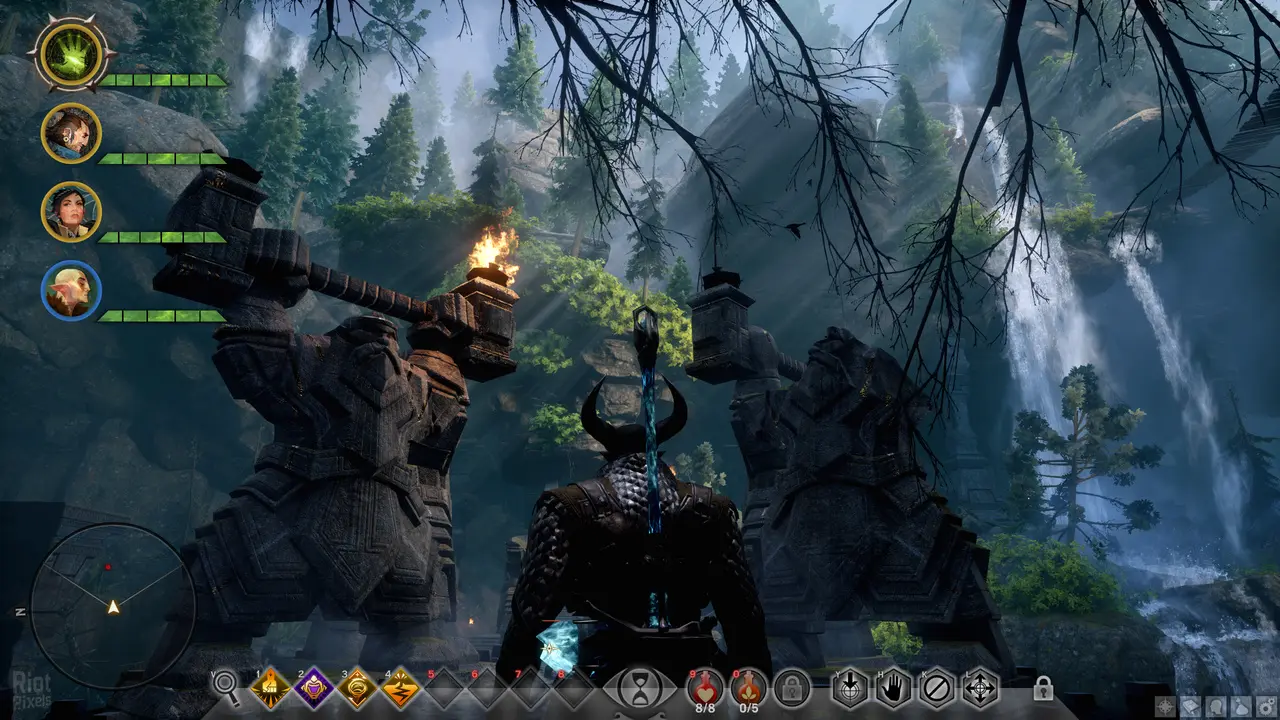
Task: Drink a health potion with heart icon
Action: pos(705,686)
